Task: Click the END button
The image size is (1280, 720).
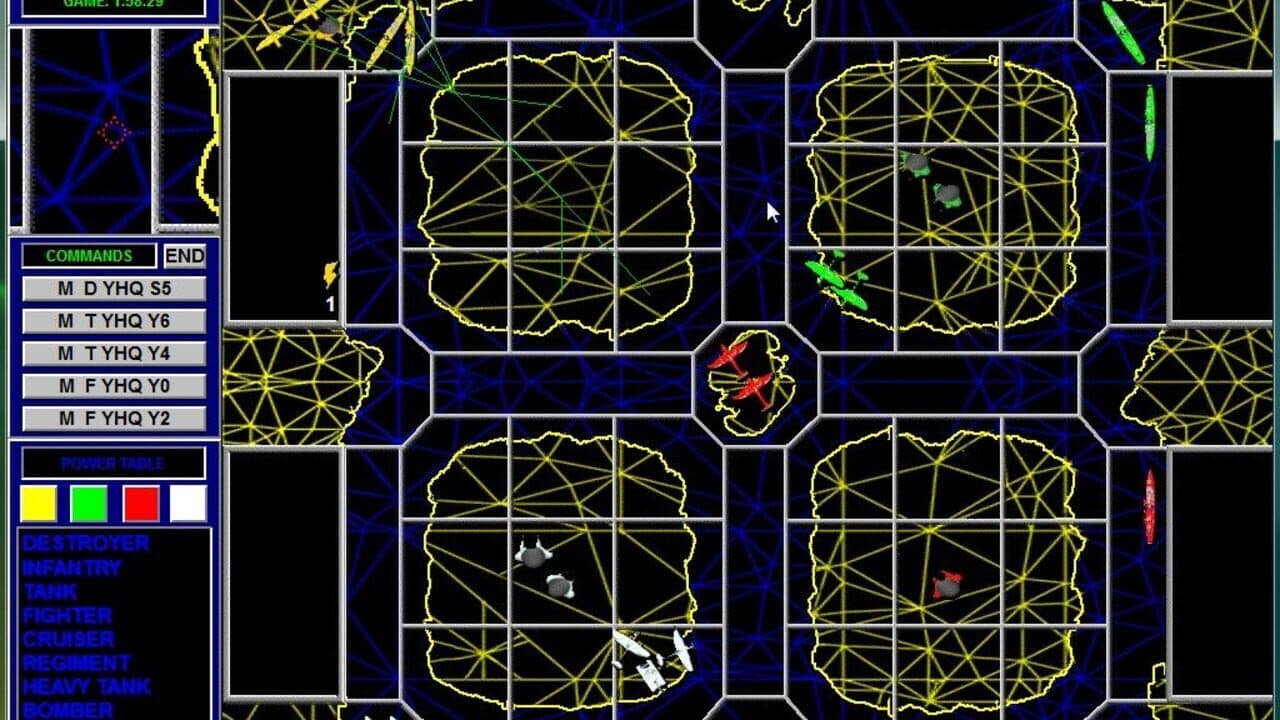Action: tap(185, 256)
